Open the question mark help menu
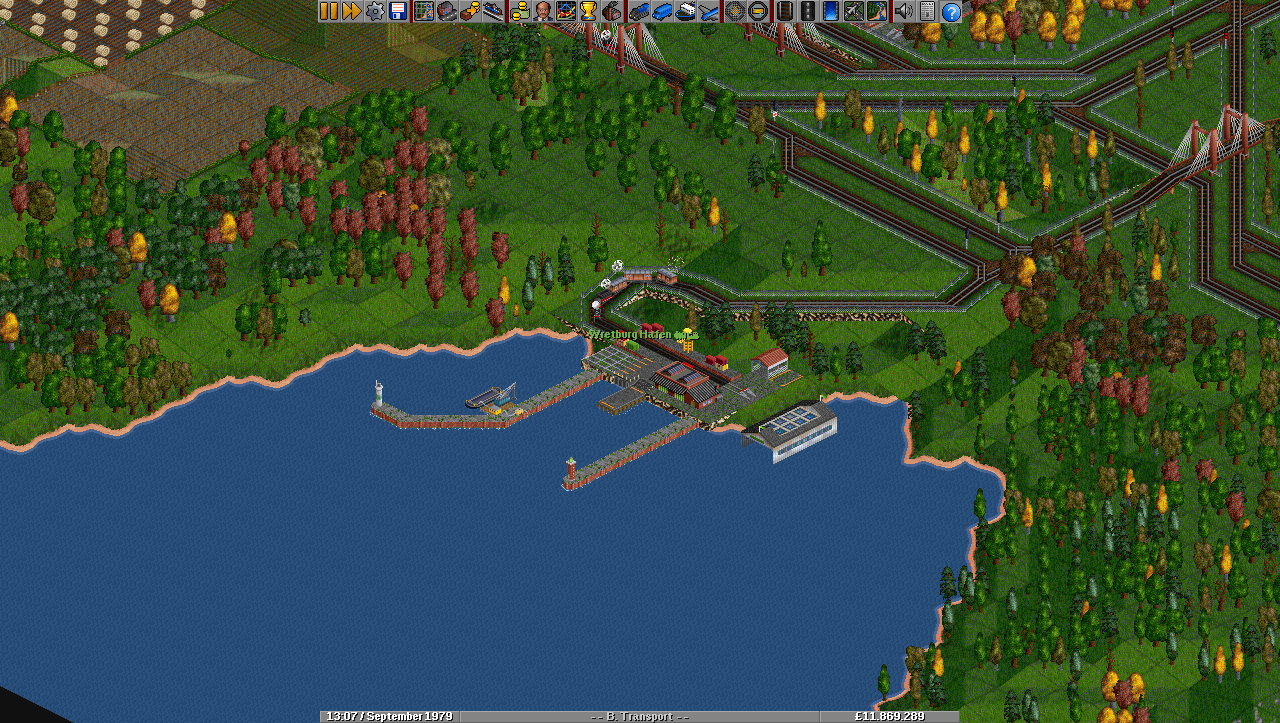Viewport: 1280px width, 723px height. tap(951, 11)
